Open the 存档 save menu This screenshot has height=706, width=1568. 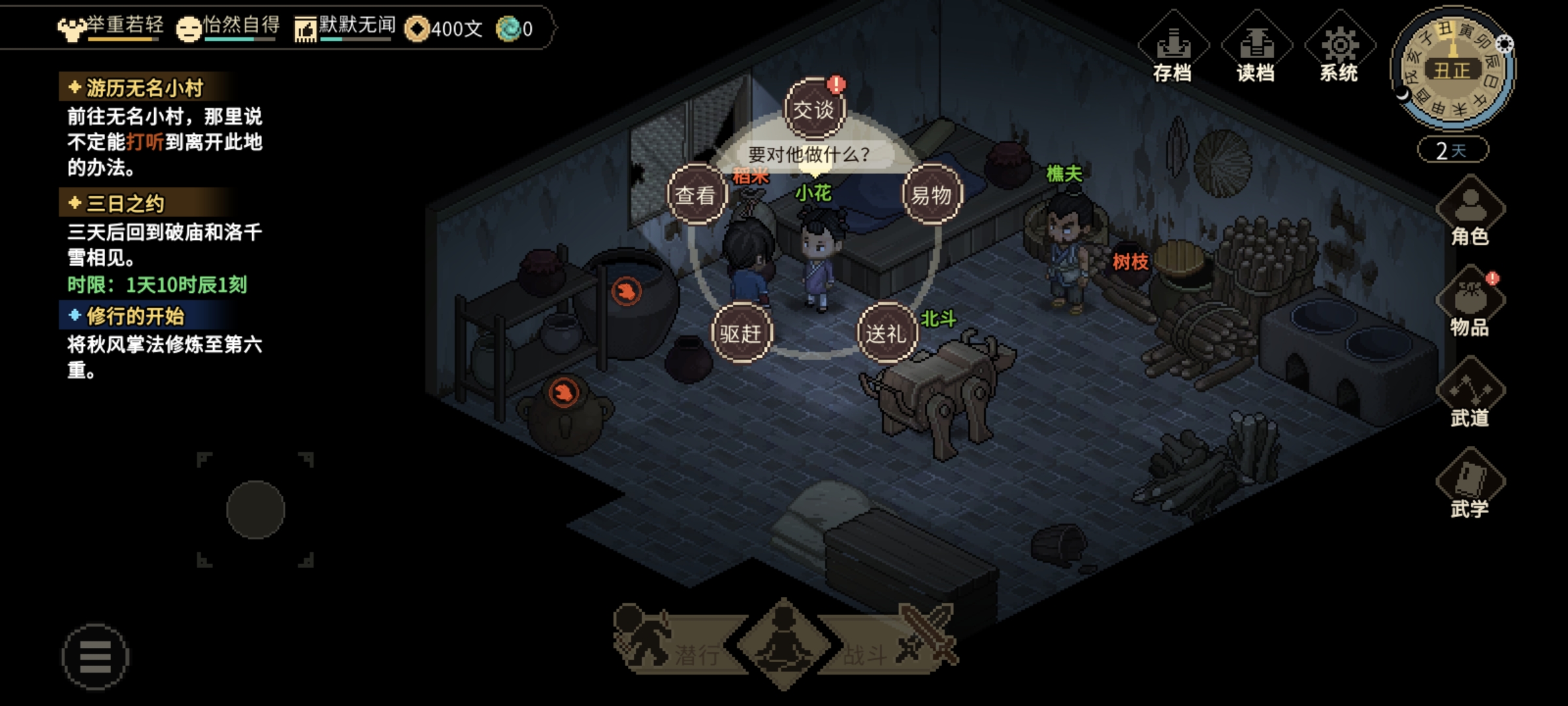point(1173,49)
